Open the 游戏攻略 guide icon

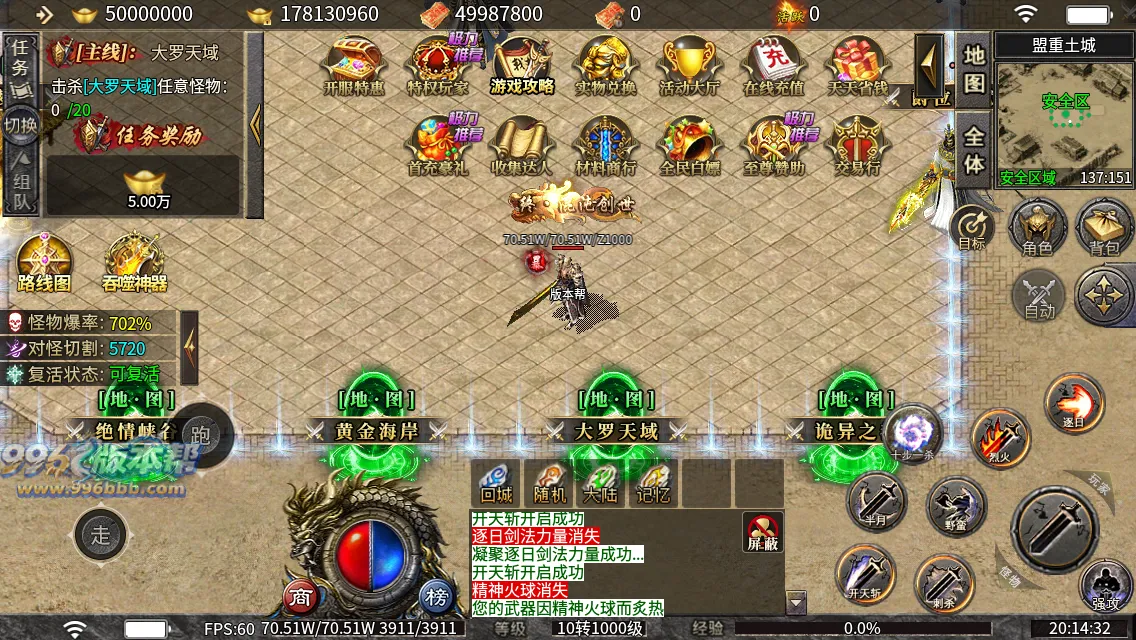click(x=521, y=65)
